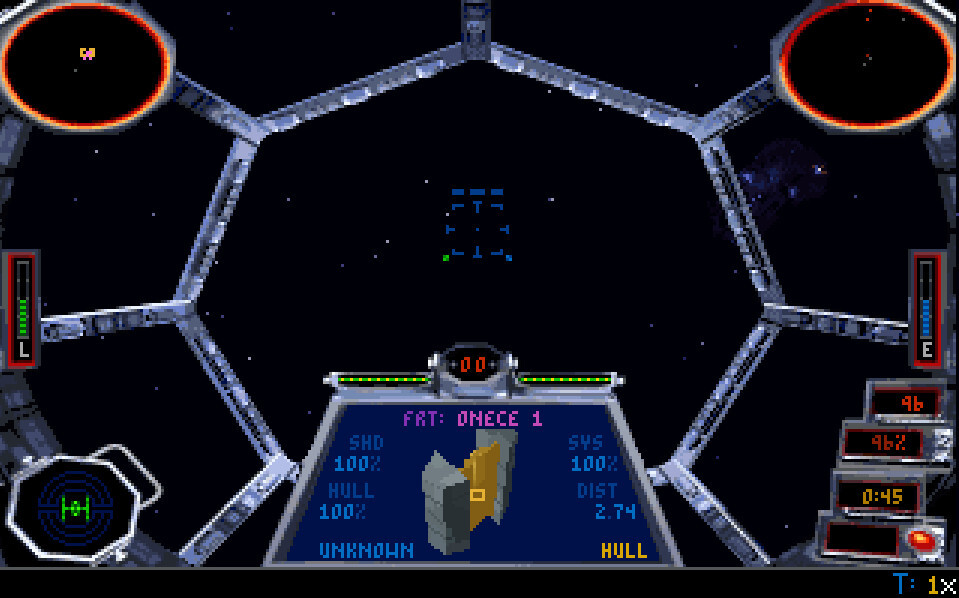
Task: Click the red warning light indicator
Action: (x=918, y=539)
